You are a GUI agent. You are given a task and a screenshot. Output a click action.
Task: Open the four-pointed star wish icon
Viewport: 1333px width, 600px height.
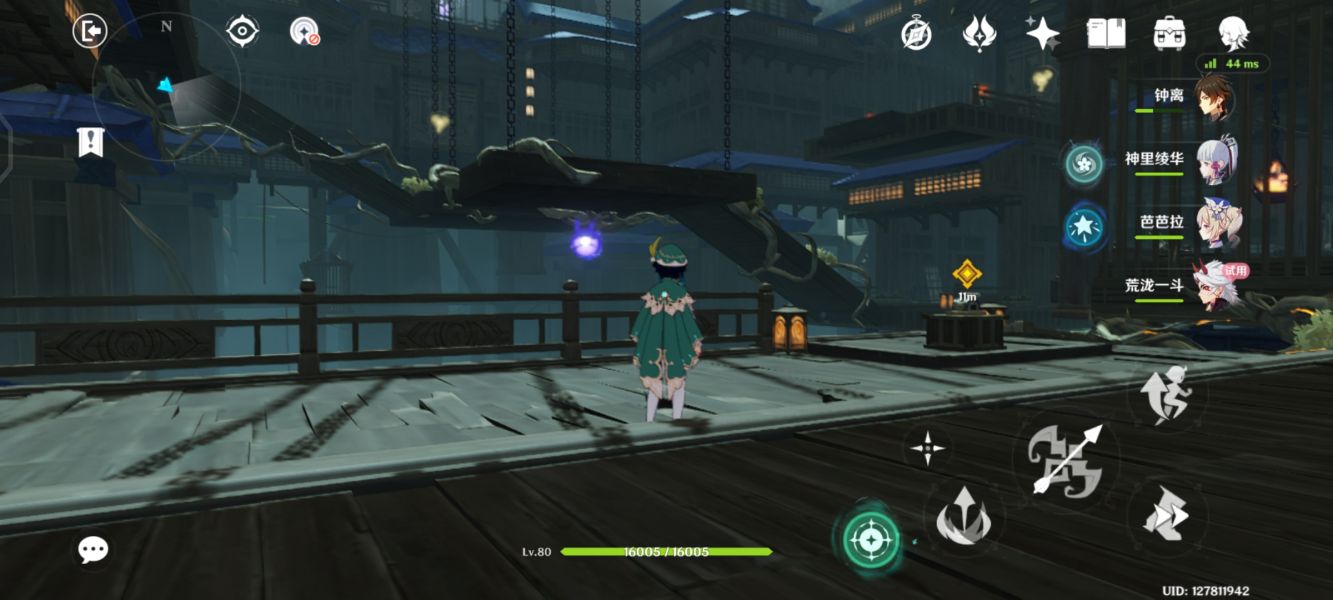pos(1043,34)
